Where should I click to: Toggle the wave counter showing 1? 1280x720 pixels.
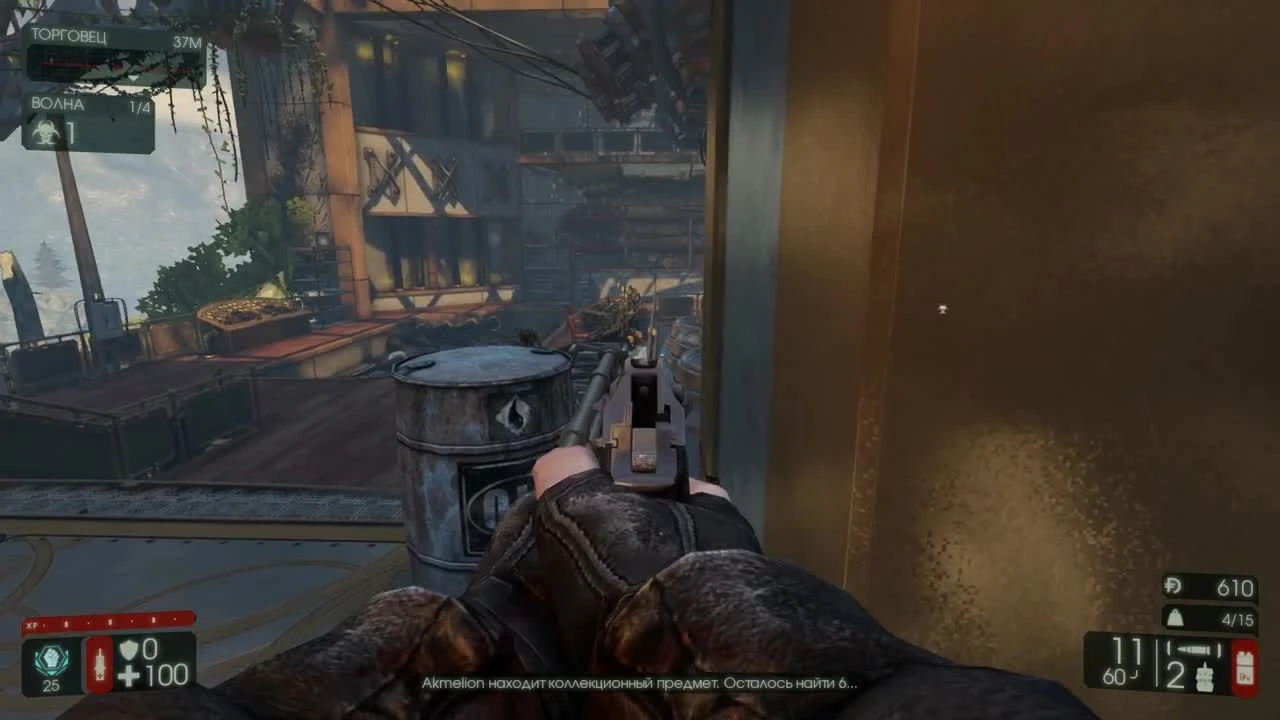tap(70, 131)
